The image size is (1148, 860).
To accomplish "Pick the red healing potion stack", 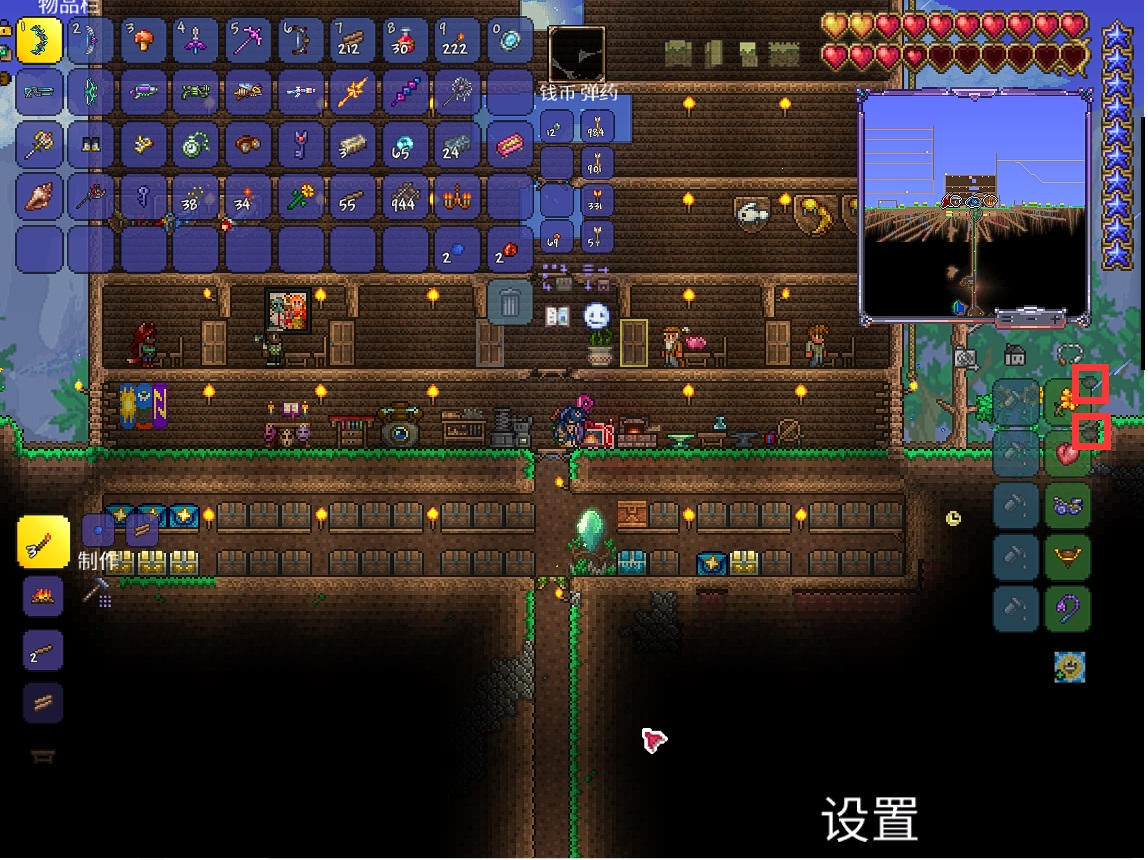I will 404,41.
